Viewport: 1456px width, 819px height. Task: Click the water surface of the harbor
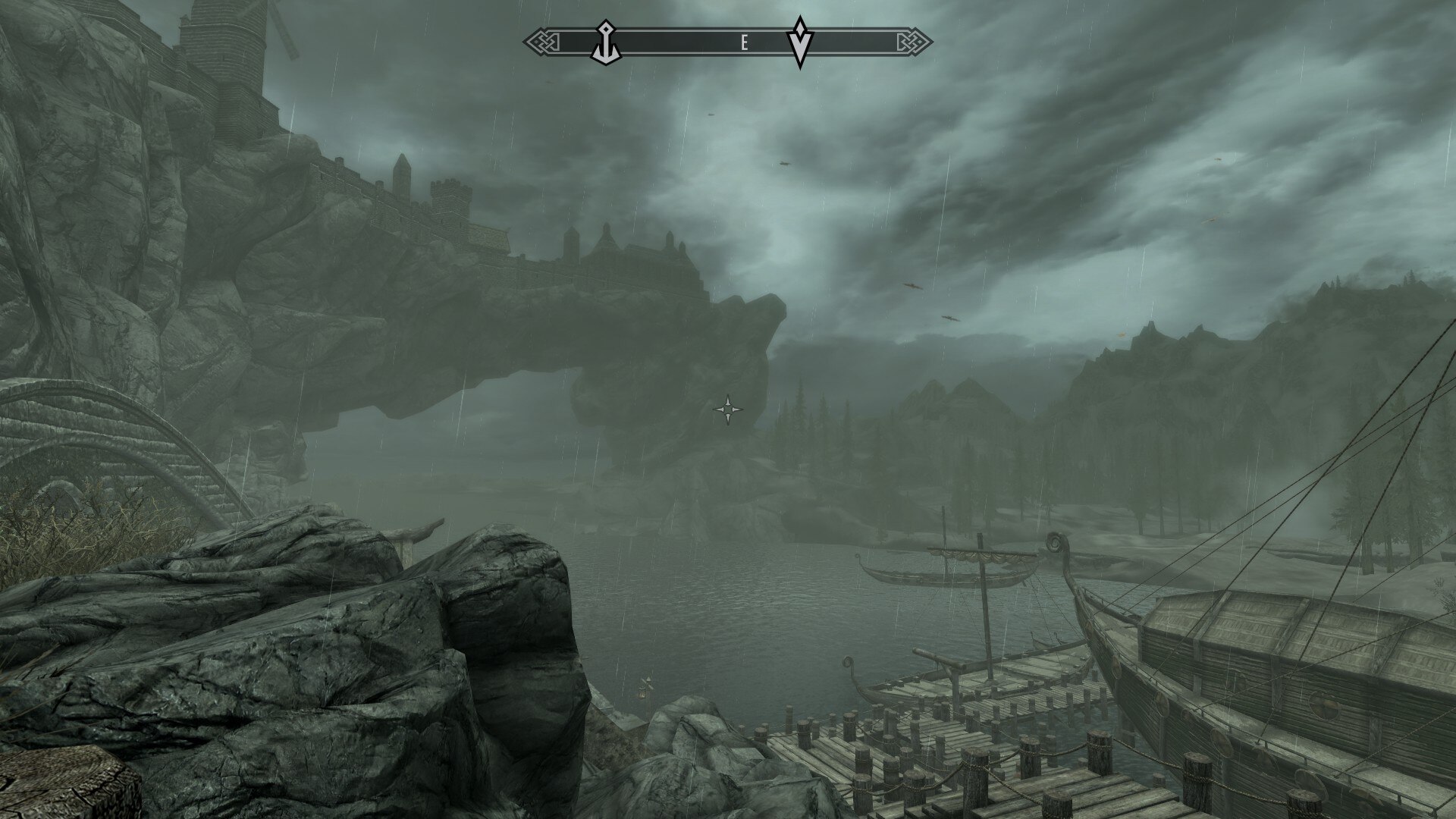click(x=758, y=622)
